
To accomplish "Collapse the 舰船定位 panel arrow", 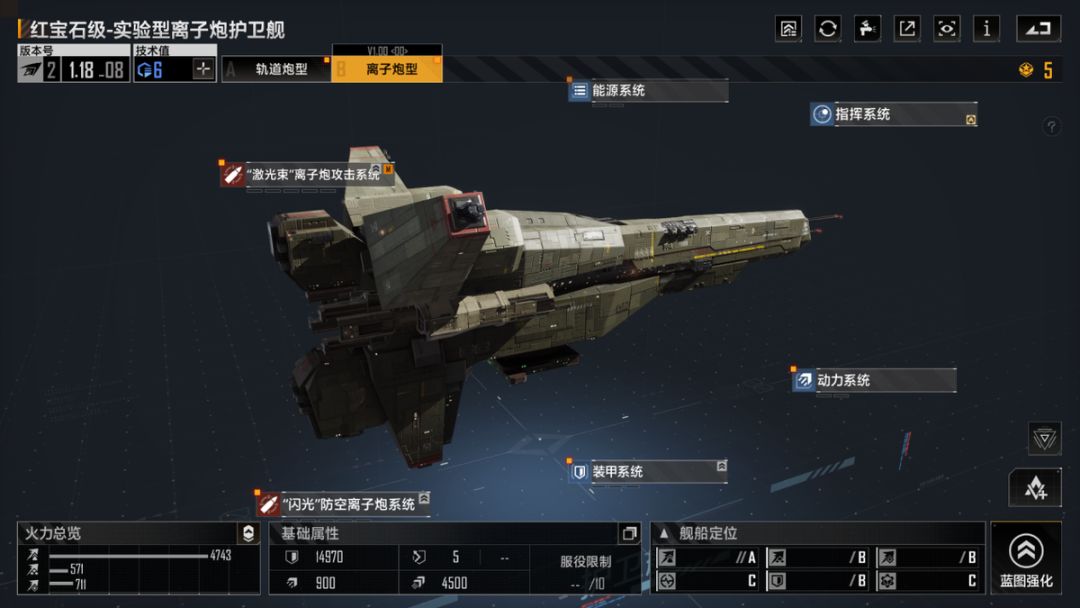I will (664, 534).
